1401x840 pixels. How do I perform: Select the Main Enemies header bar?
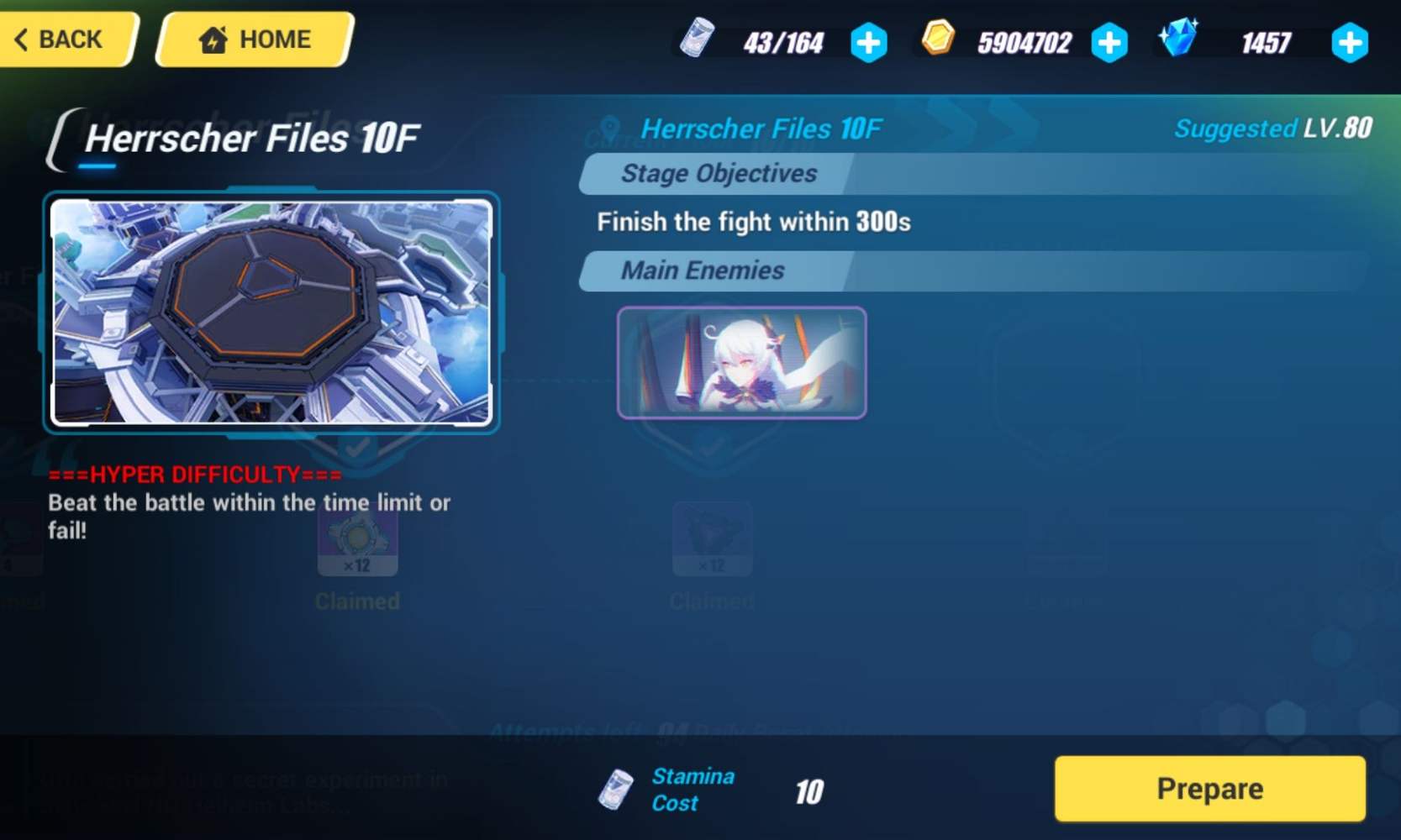(x=702, y=270)
